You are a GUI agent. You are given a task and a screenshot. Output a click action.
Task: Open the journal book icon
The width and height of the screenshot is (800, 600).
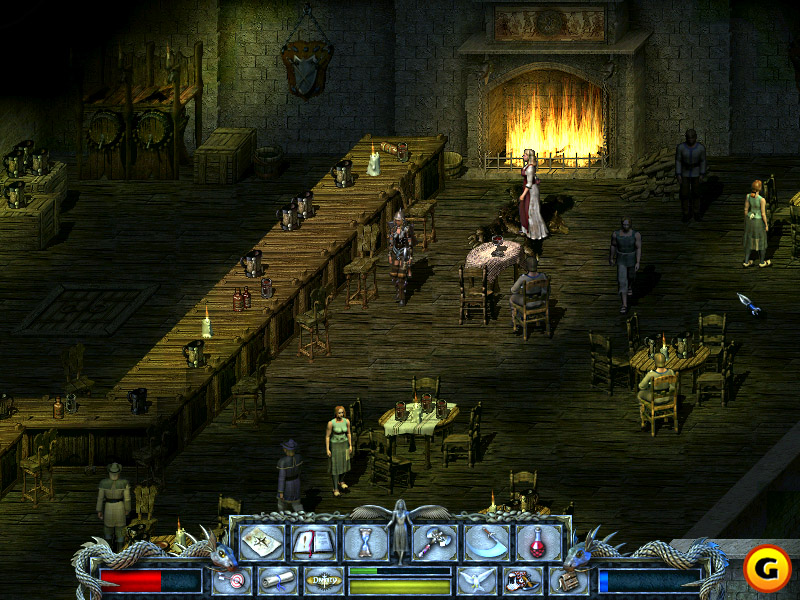pos(313,541)
